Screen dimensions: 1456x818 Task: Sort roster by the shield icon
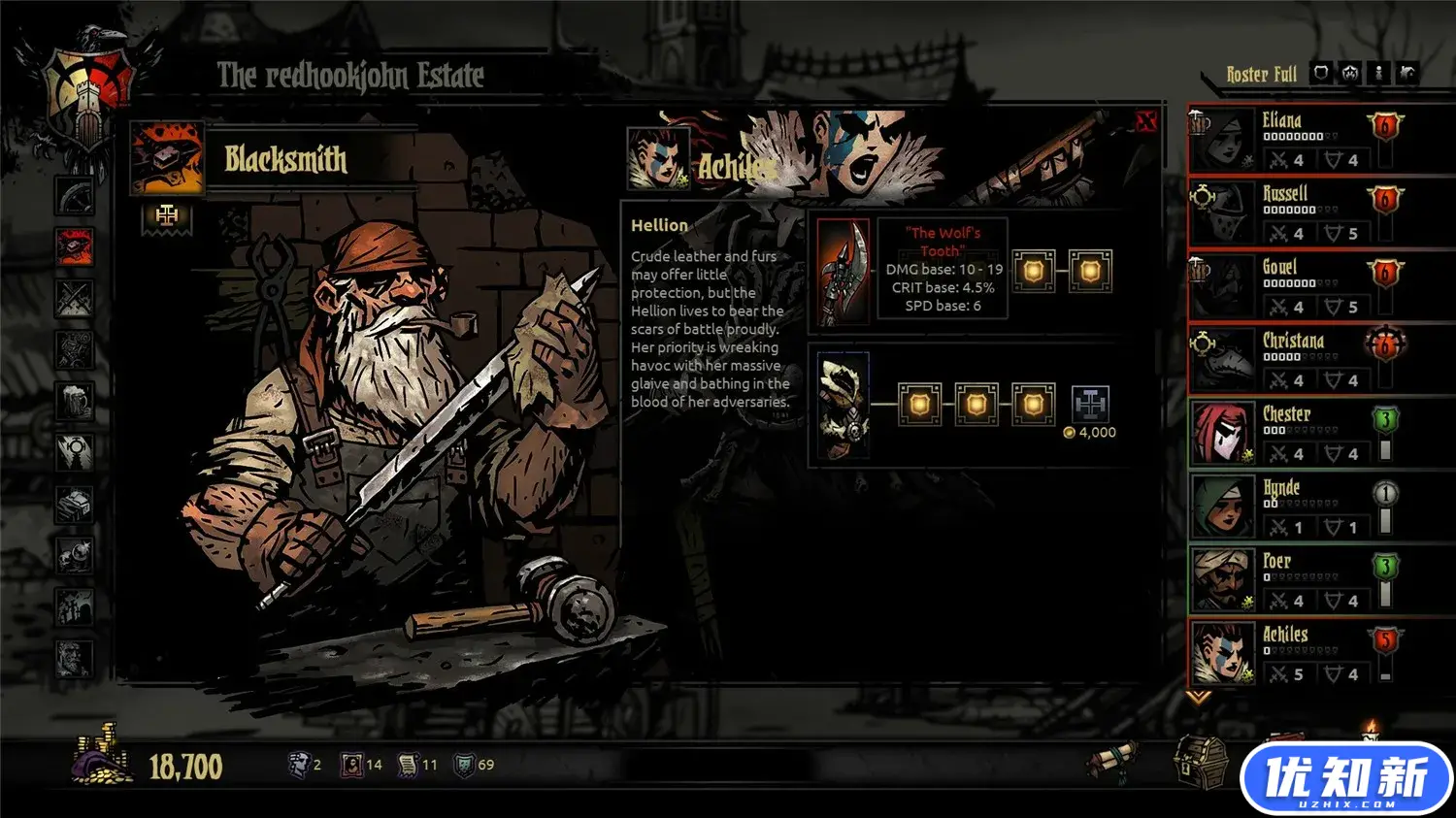tap(1321, 73)
